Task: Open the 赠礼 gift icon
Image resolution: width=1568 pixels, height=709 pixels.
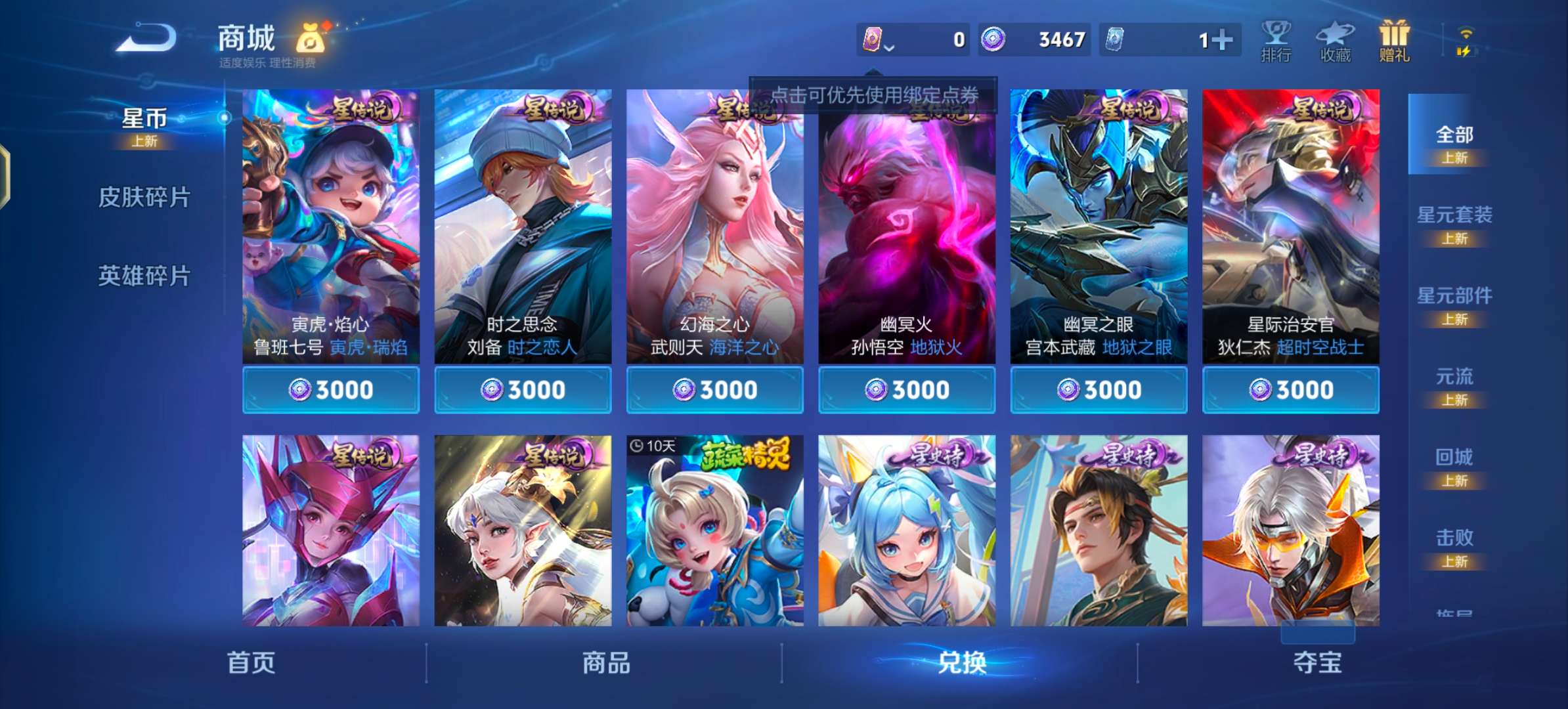Action: coord(1393,39)
